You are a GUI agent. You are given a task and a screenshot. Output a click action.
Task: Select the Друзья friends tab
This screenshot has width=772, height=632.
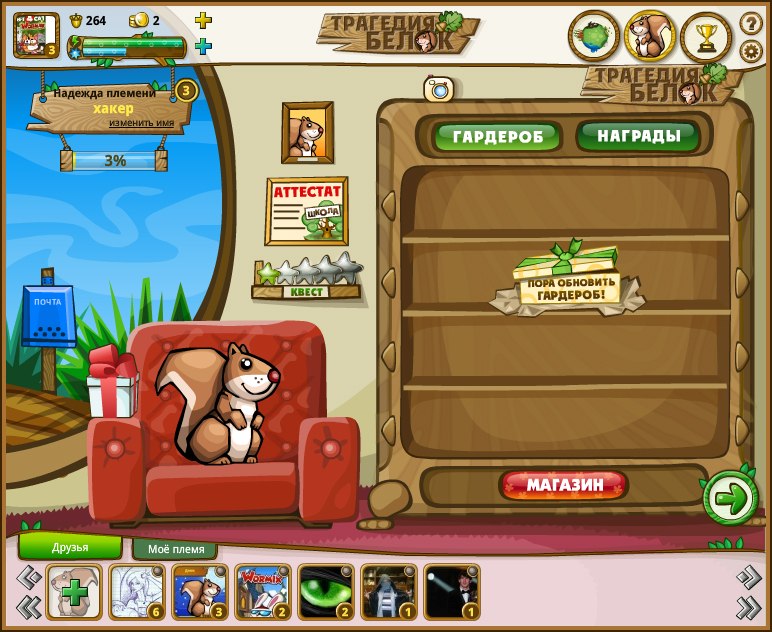(70, 547)
